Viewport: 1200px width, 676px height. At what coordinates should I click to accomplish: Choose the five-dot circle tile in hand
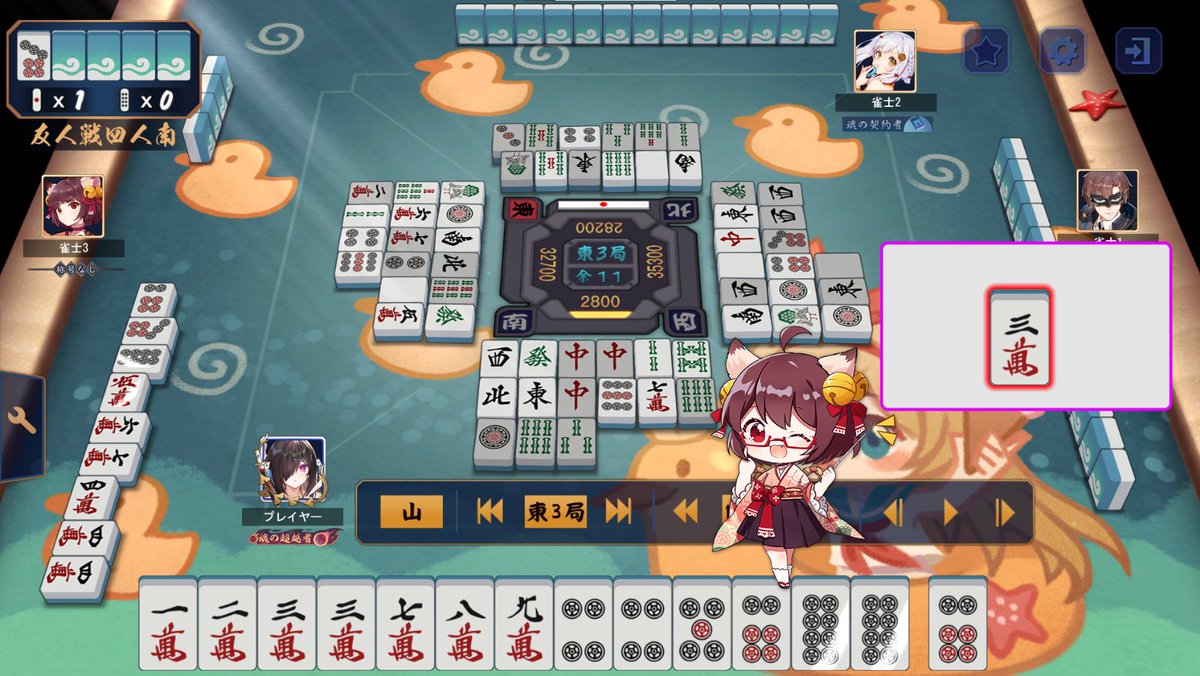(x=701, y=625)
